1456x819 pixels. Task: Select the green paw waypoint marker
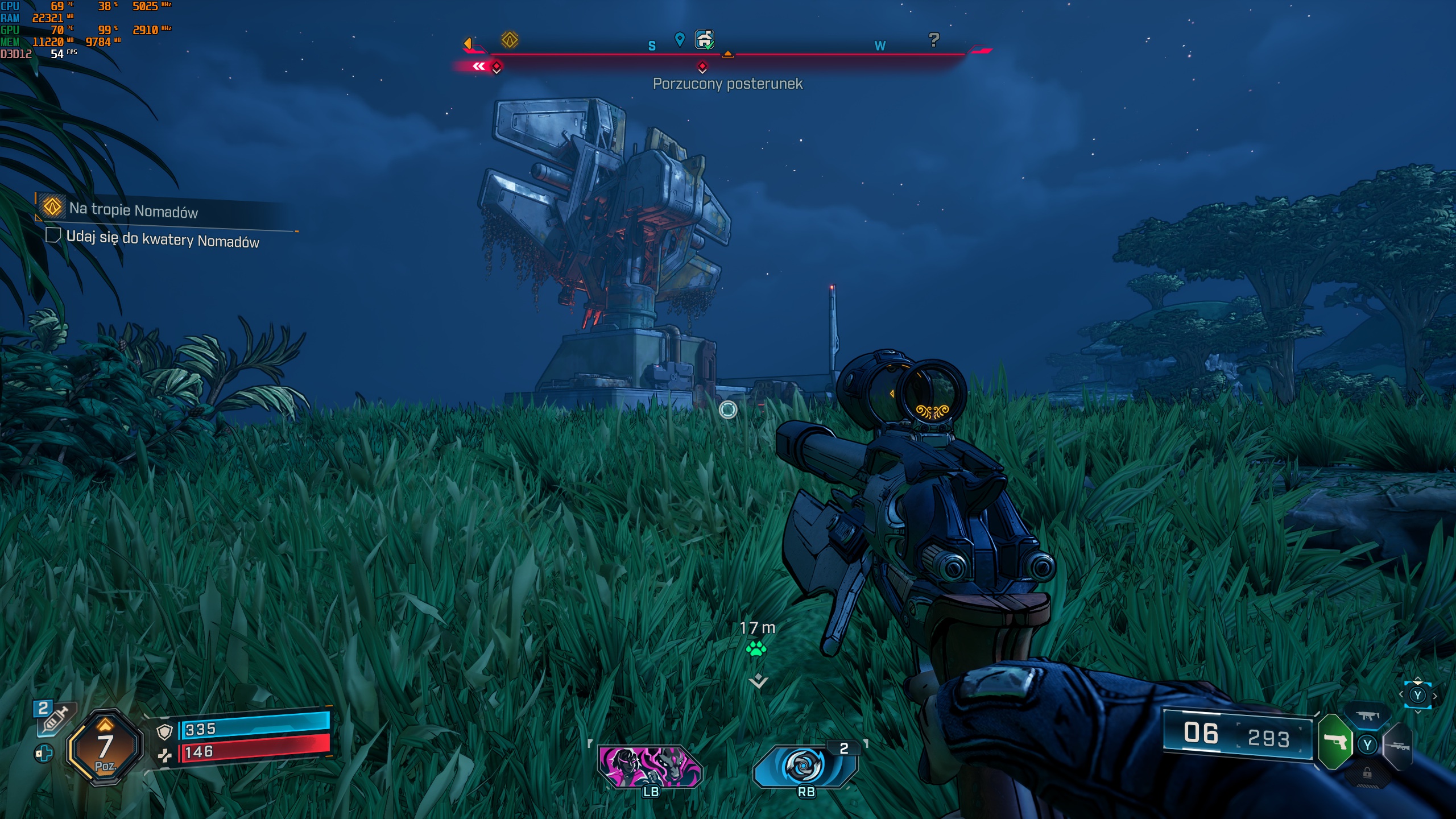coord(756,649)
